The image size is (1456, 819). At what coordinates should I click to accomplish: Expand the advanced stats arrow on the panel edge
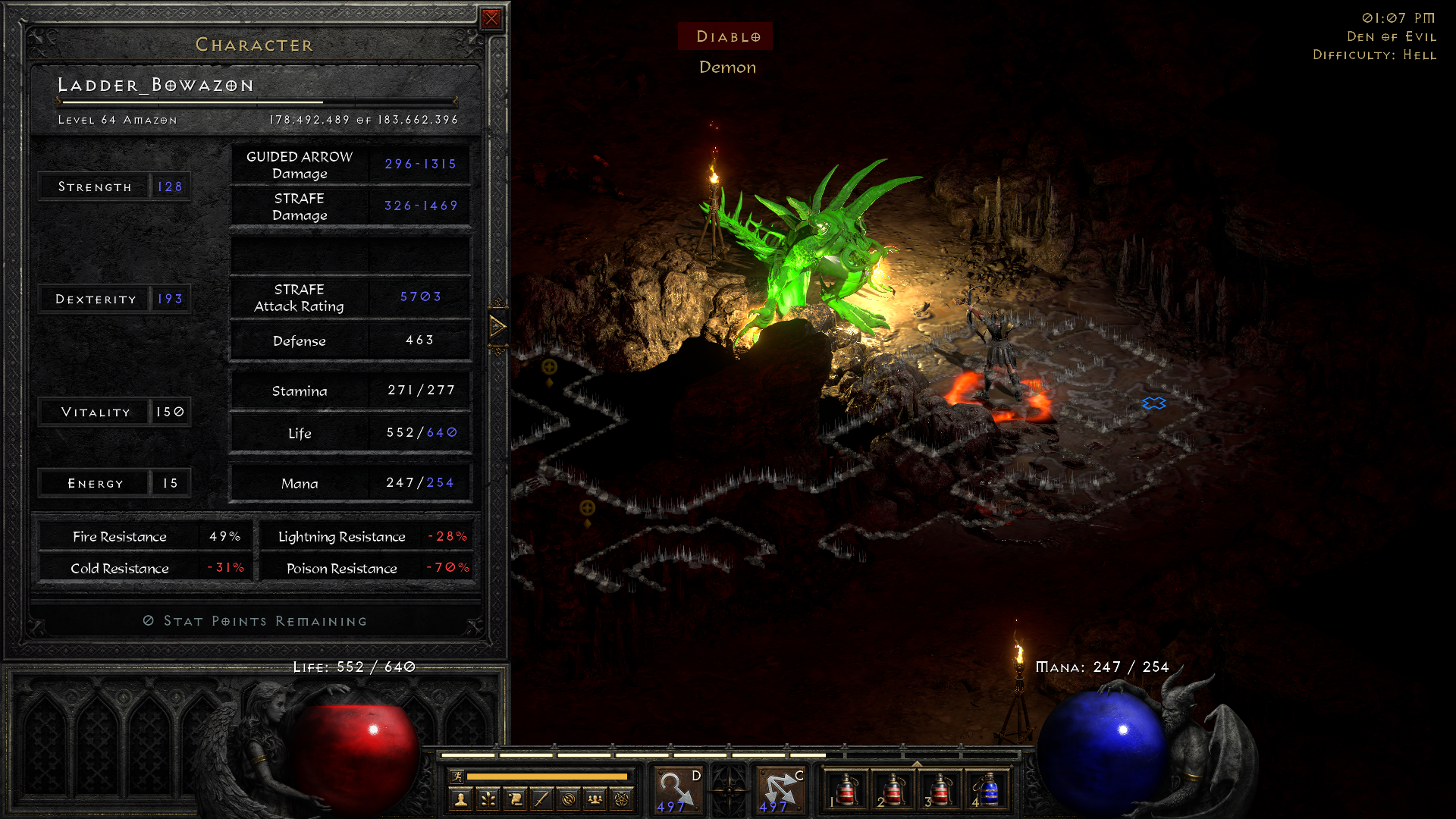click(497, 327)
